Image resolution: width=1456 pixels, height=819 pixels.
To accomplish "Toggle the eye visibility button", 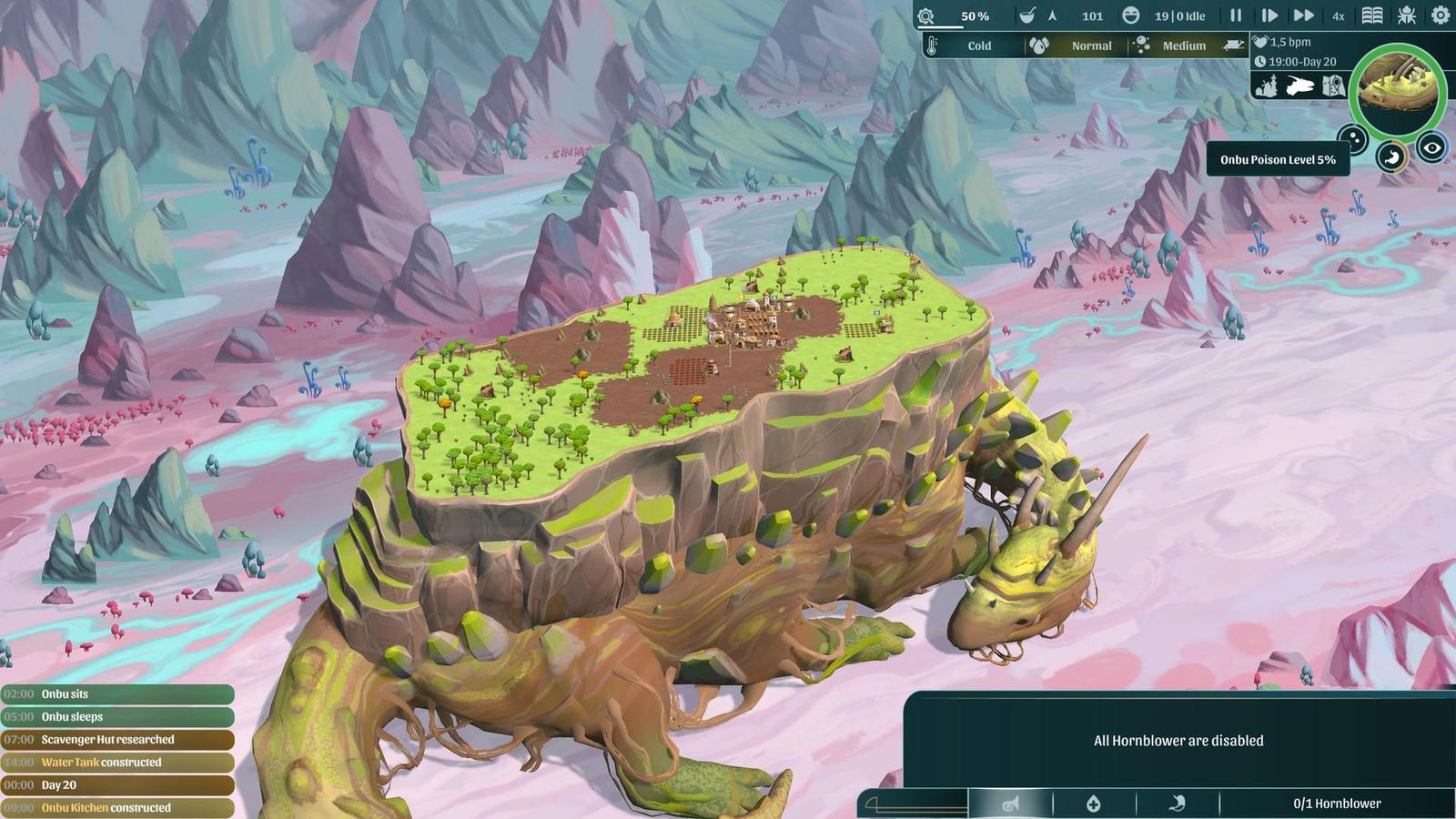I will pos(1431,147).
